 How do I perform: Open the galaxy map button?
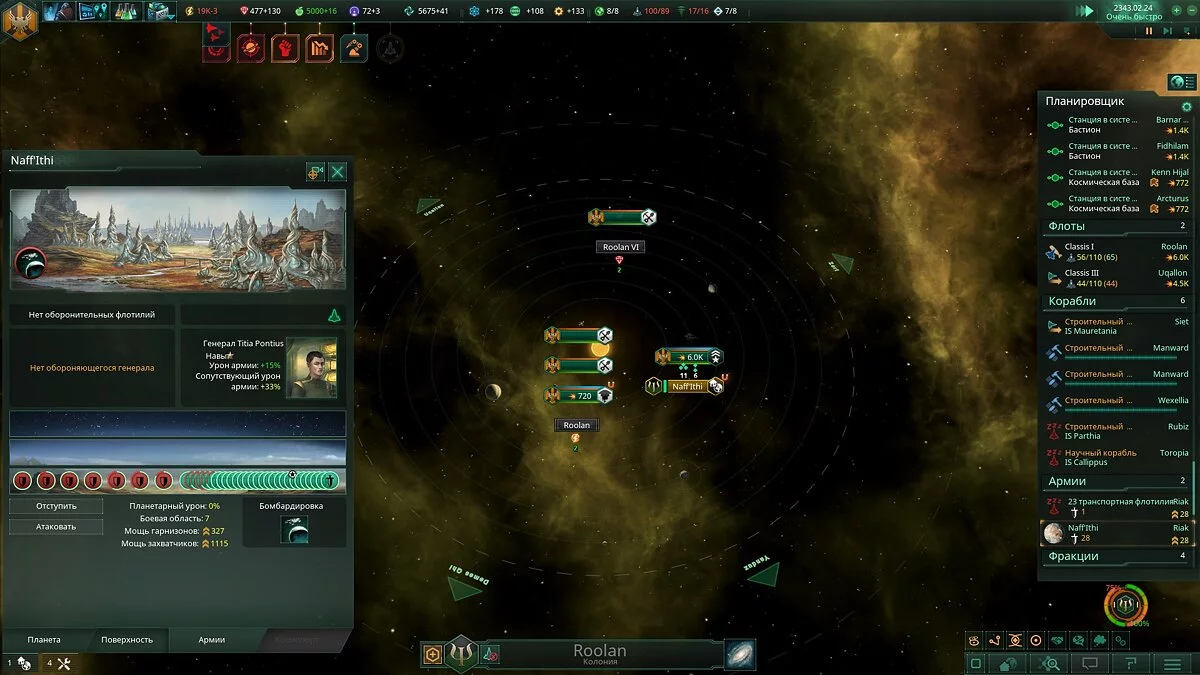tap(740, 654)
